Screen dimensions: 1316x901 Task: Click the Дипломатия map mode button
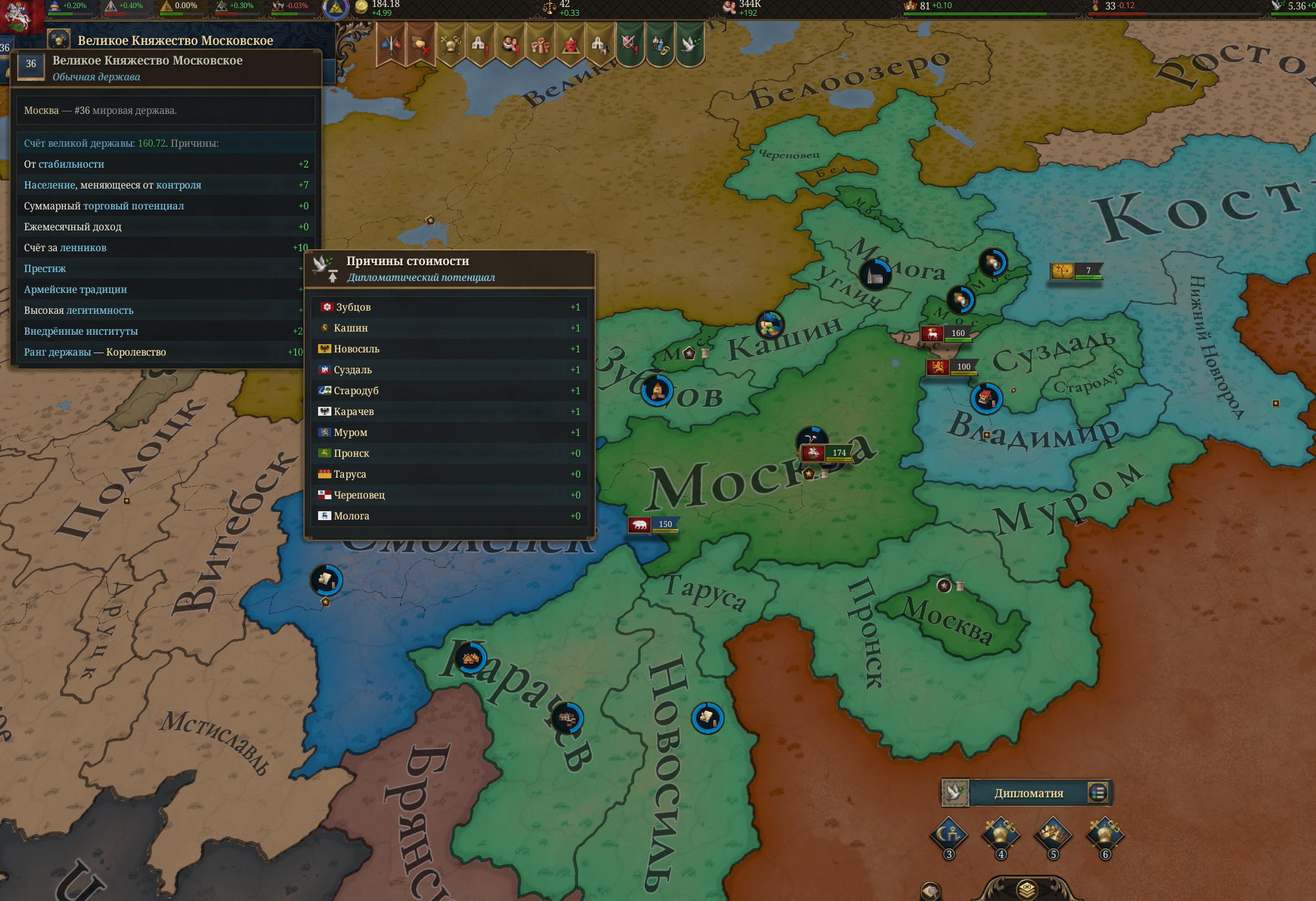(x=1028, y=793)
